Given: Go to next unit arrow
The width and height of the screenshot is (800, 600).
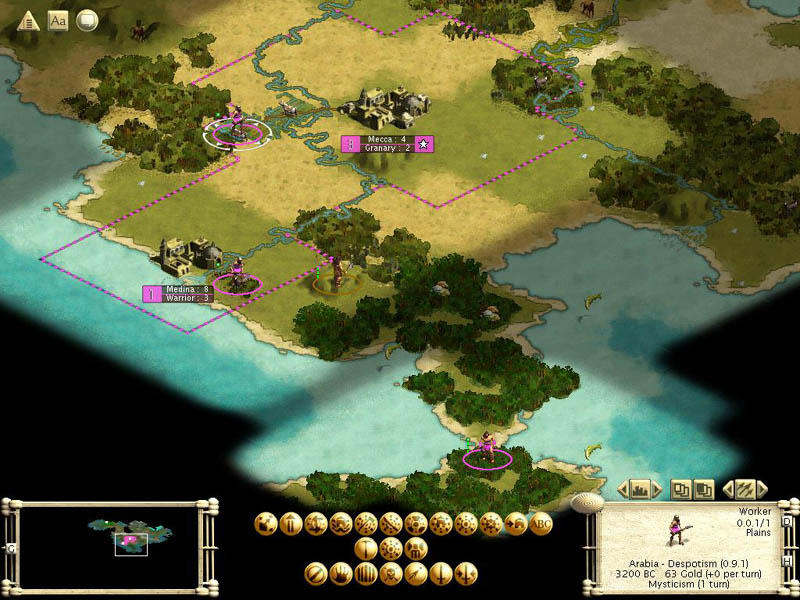Looking at the screenshot, I should click(x=762, y=489).
